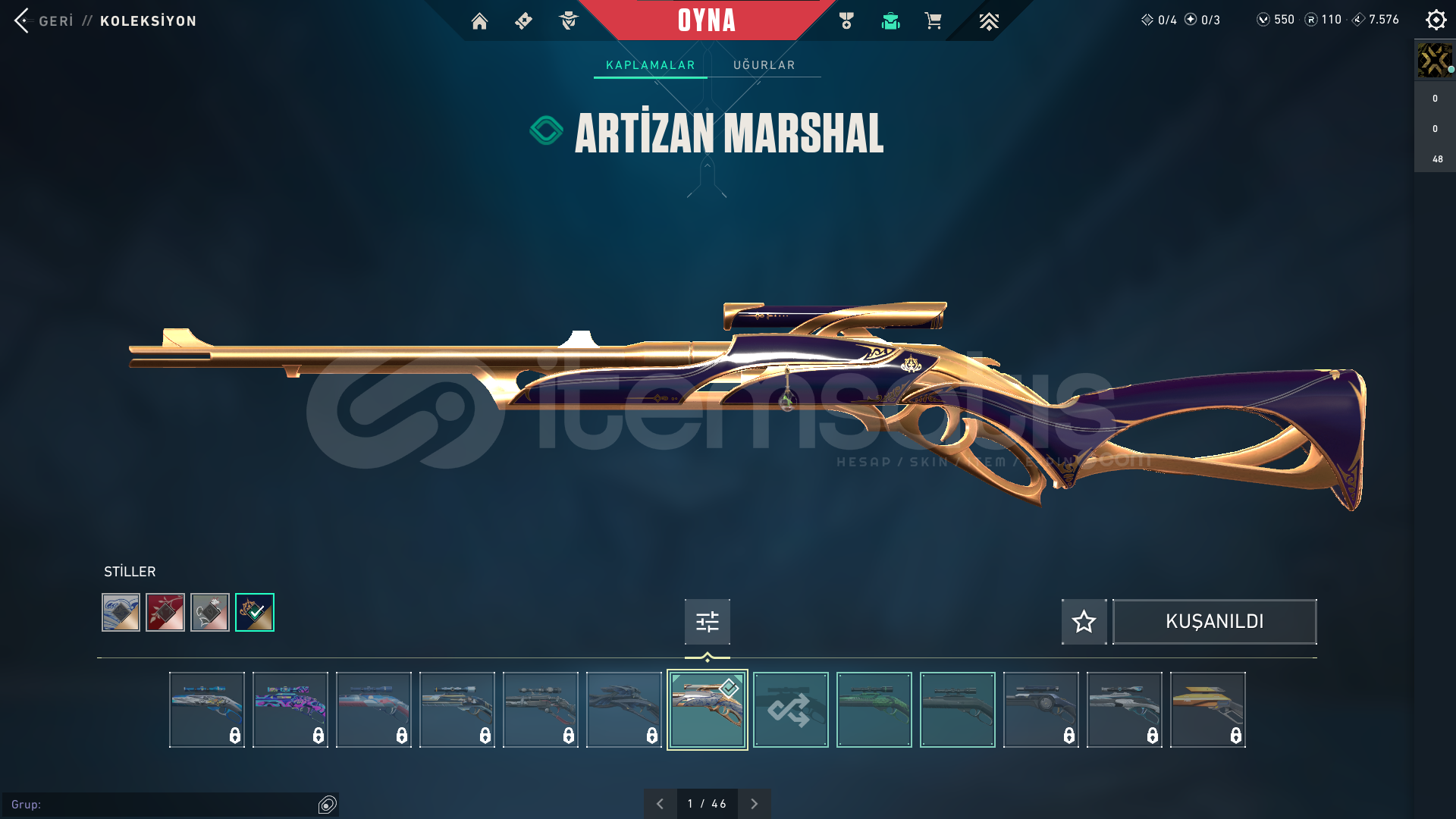Screen dimensions: 1456x819
Task: Go to the next skin page arrow
Action: [x=754, y=804]
